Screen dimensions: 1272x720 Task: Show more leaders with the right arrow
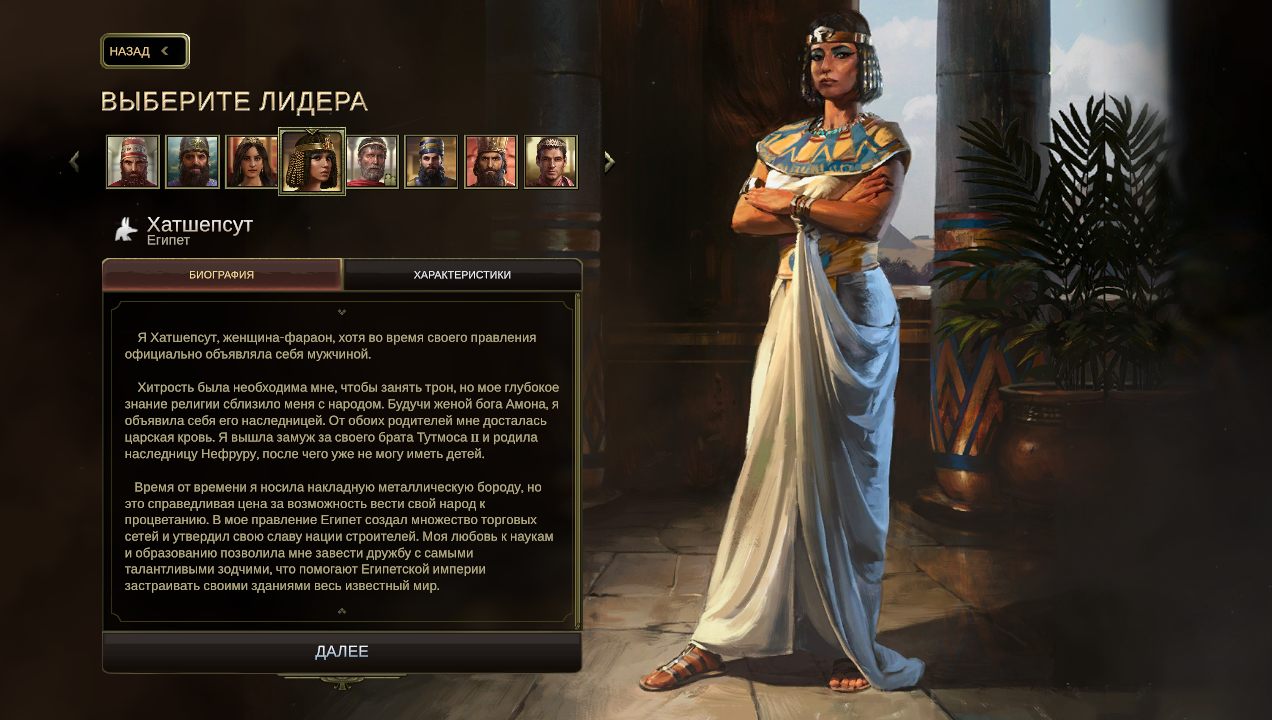609,161
